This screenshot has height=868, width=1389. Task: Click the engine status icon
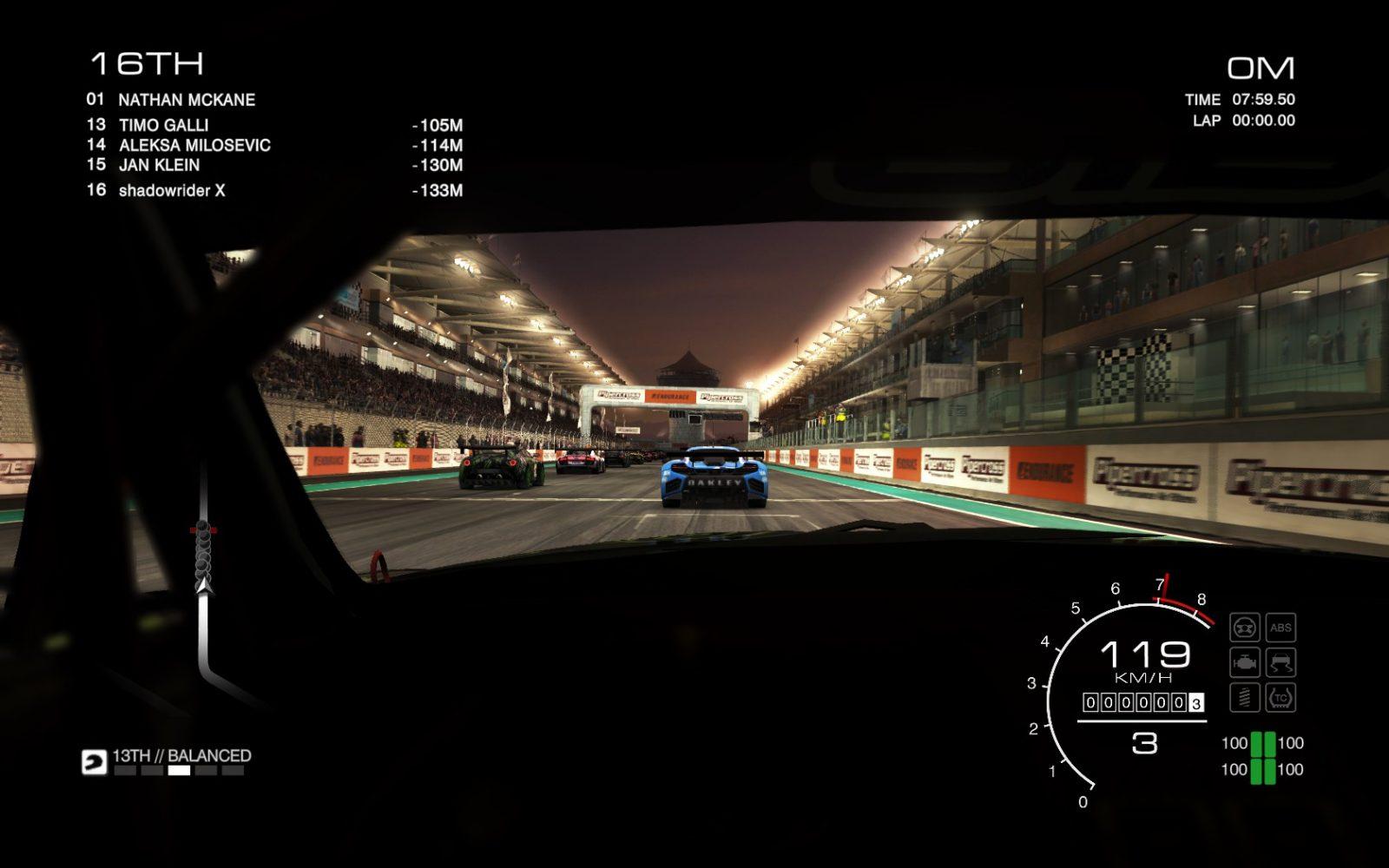pyautogui.click(x=1245, y=662)
